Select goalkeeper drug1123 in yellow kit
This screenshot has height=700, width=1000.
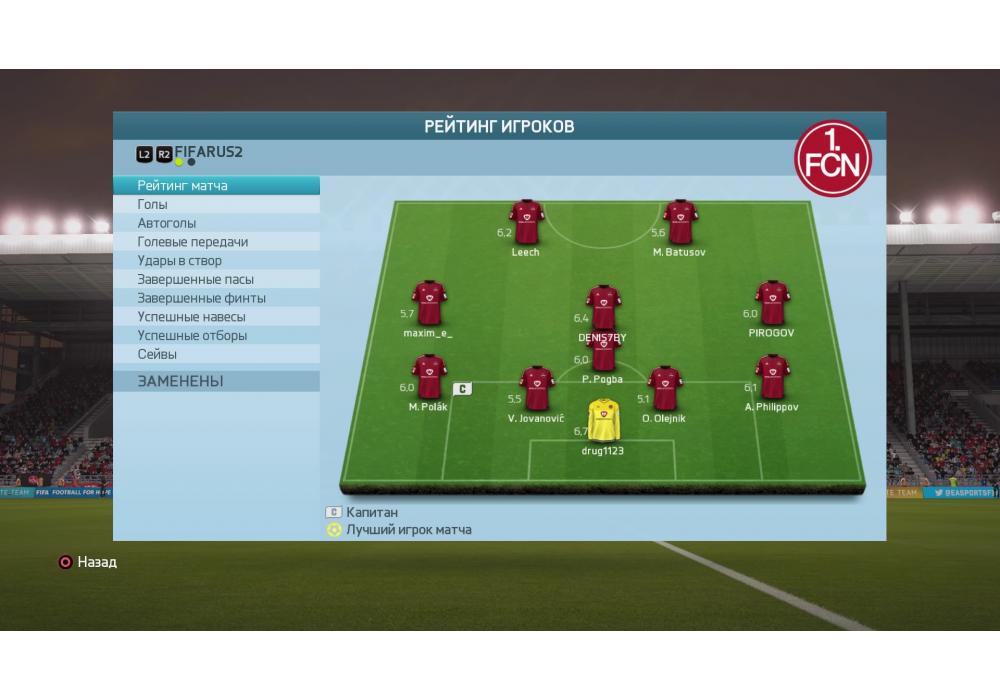click(603, 421)
